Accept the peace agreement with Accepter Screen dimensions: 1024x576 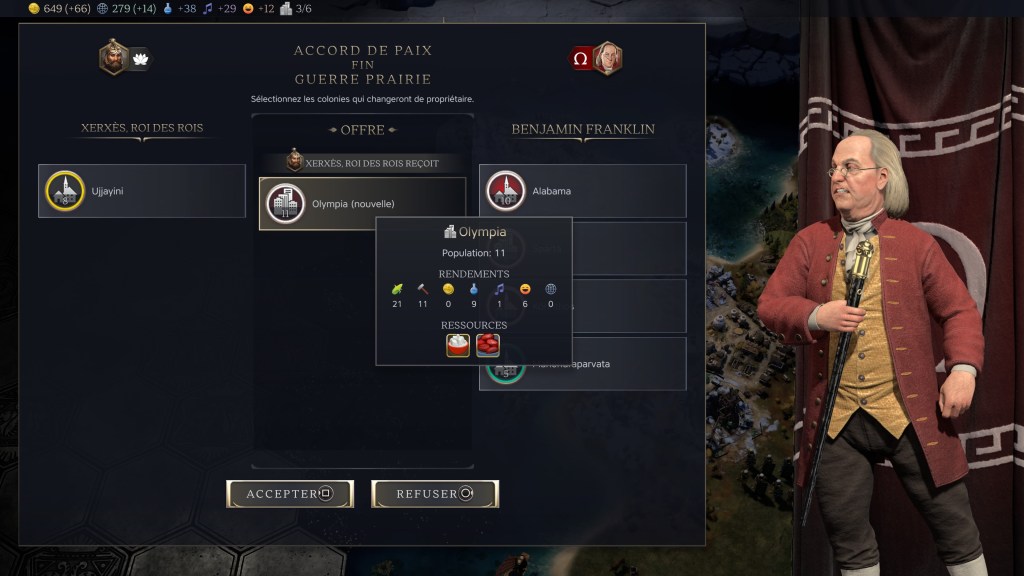(290, 493)
